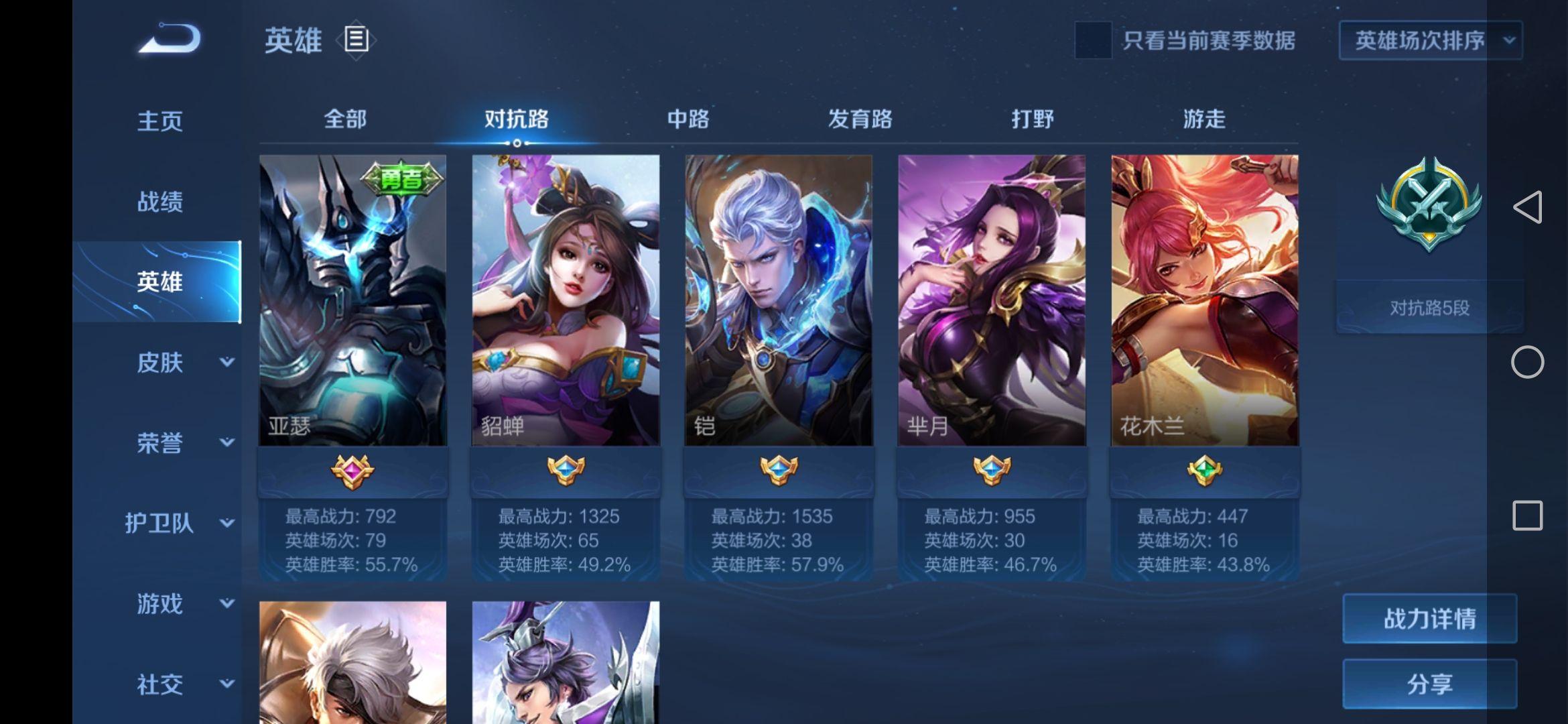Enable 只看当前赛季数据 checkbox
Image resolution: width=1568 pixels, height=724 pixels.
click(x=1093, y=40)
